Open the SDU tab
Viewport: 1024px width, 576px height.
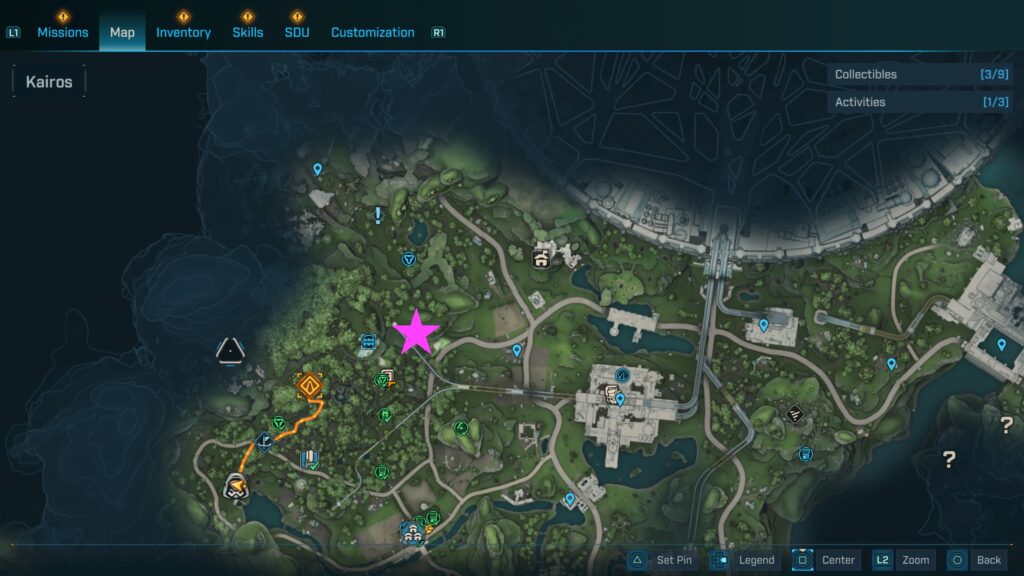click(x=297, y=32)
